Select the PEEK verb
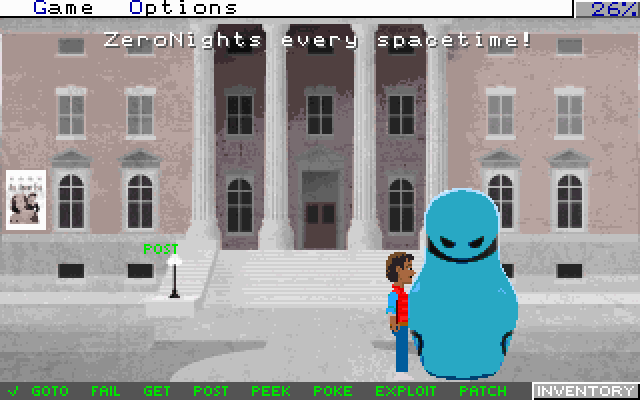This screenshot has height=400, width=640. (271, 391)
